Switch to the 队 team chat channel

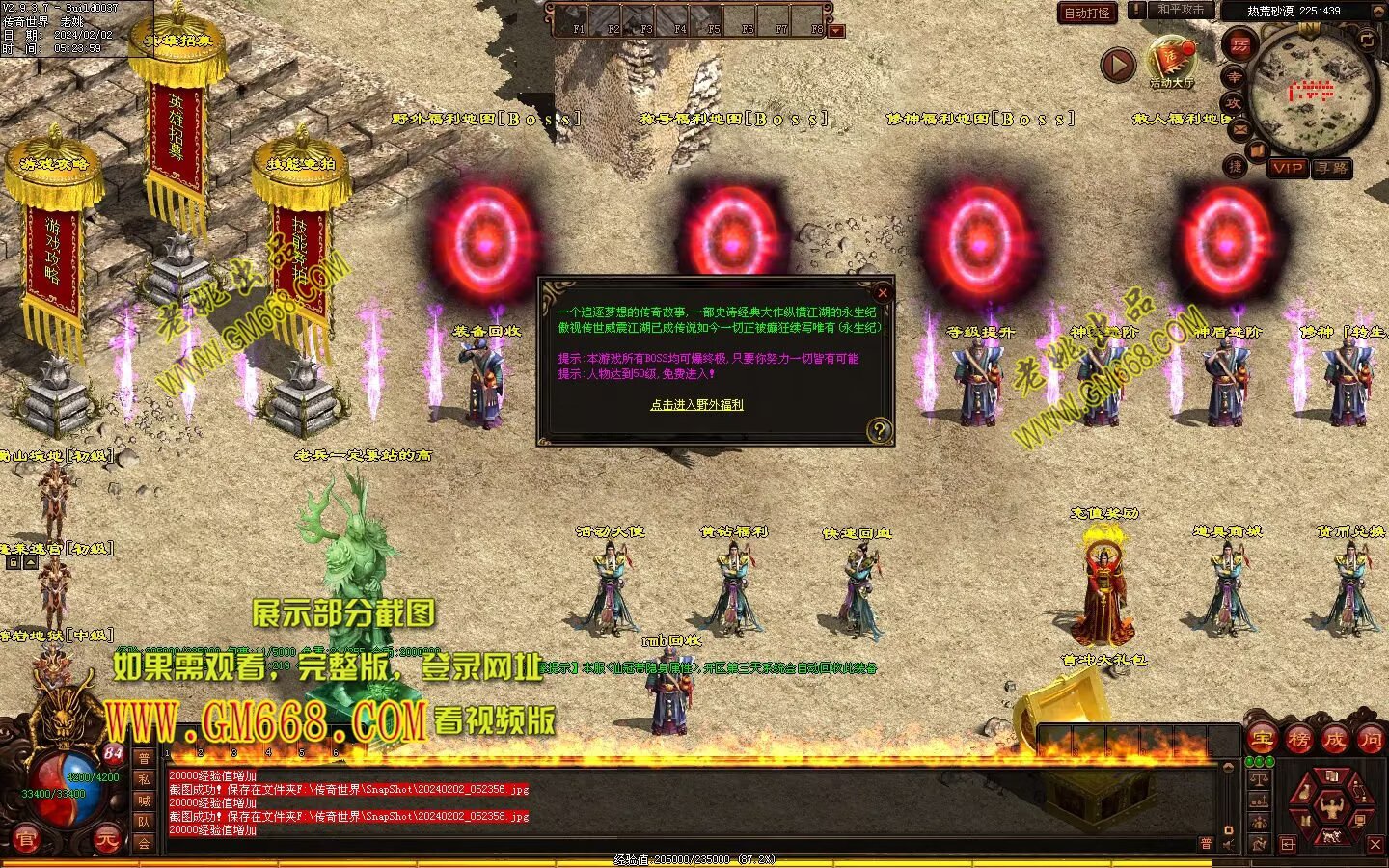(144, 822)
